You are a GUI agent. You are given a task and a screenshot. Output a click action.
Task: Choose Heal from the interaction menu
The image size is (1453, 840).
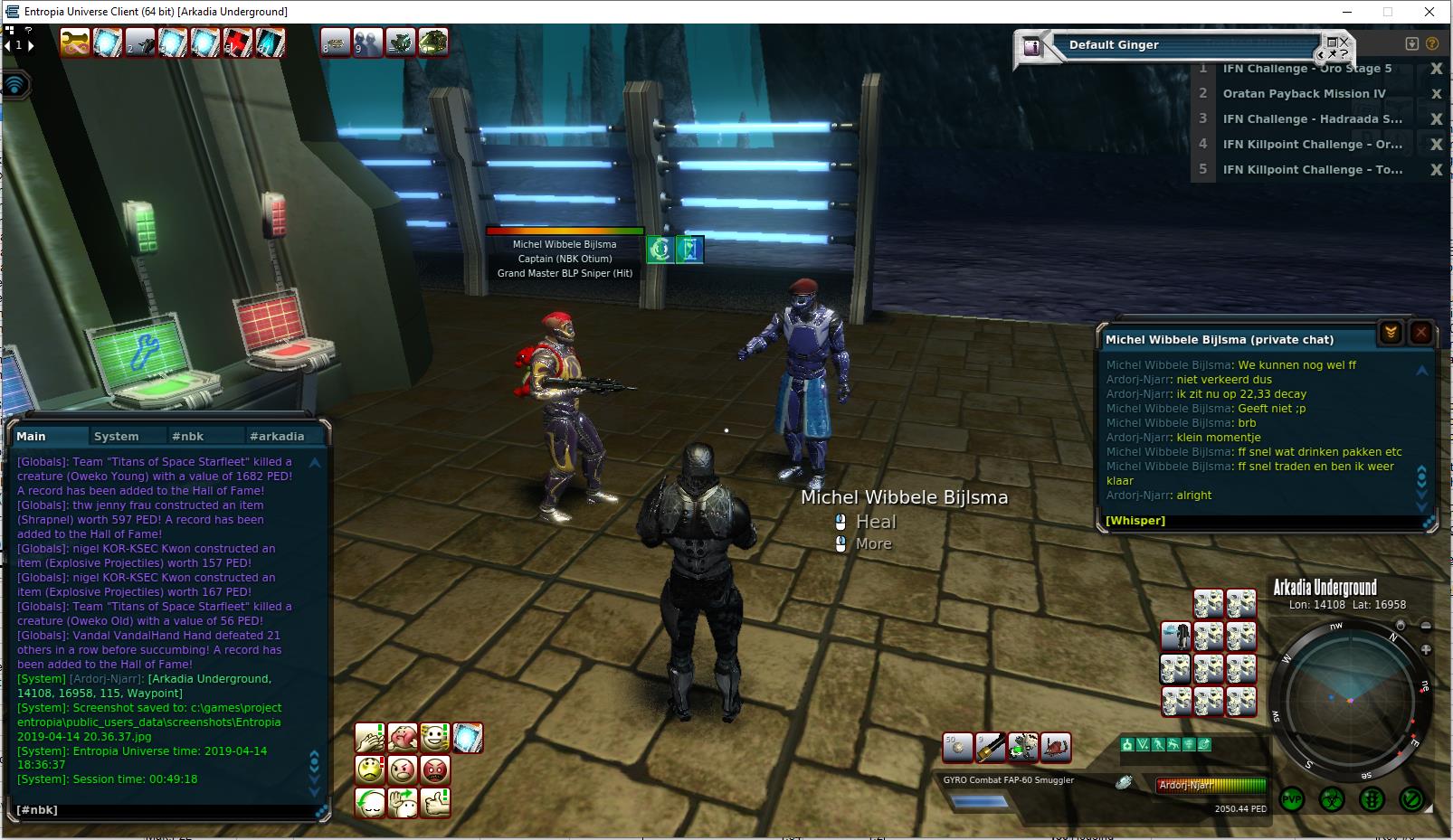(x=875, y=522)
